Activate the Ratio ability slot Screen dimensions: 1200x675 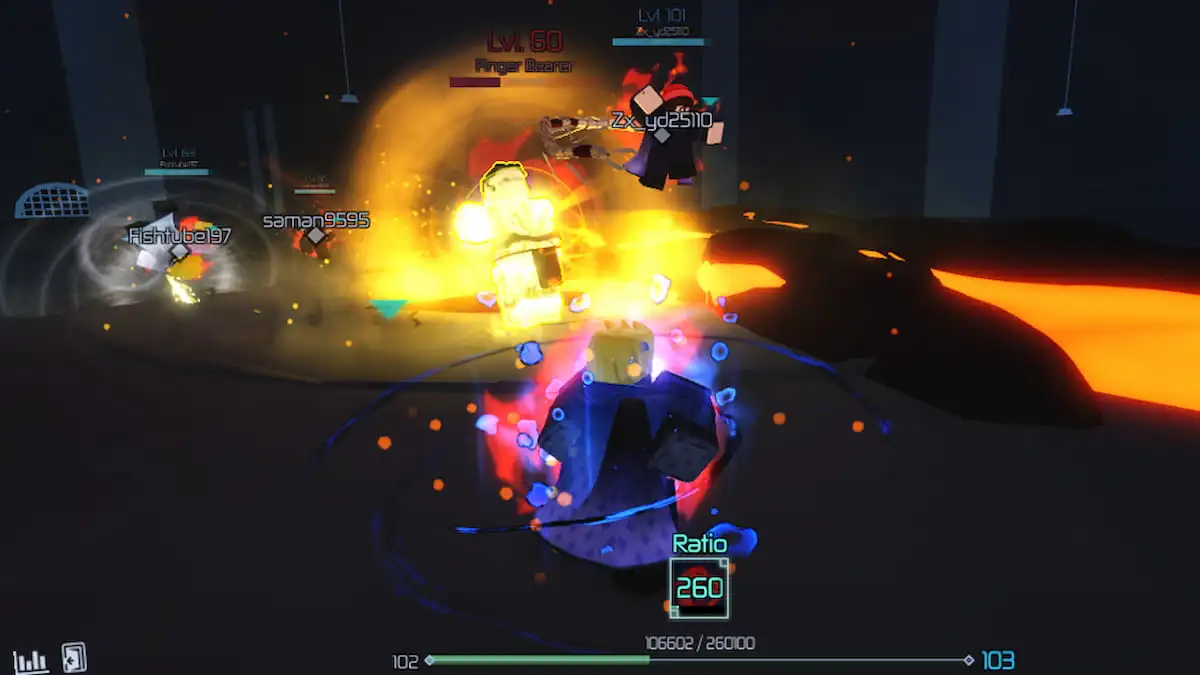[x=699, y=588]
